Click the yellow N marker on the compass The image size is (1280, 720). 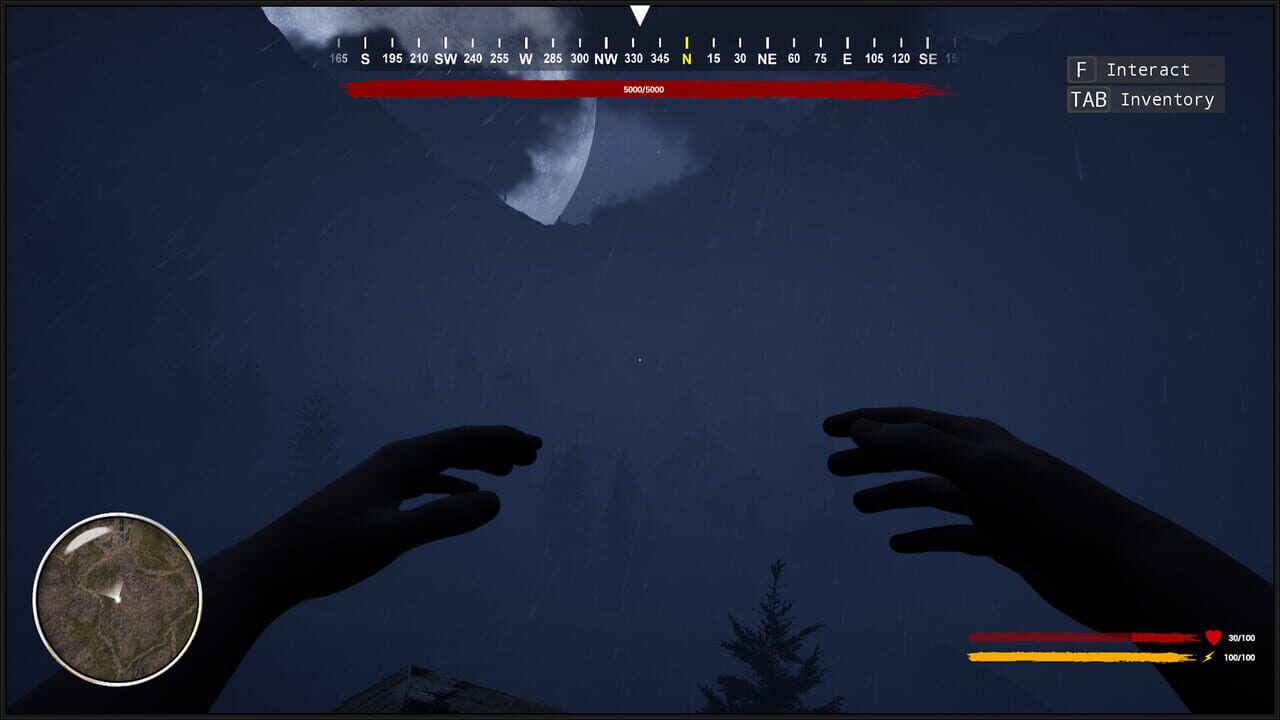click(x=686, y=58)
